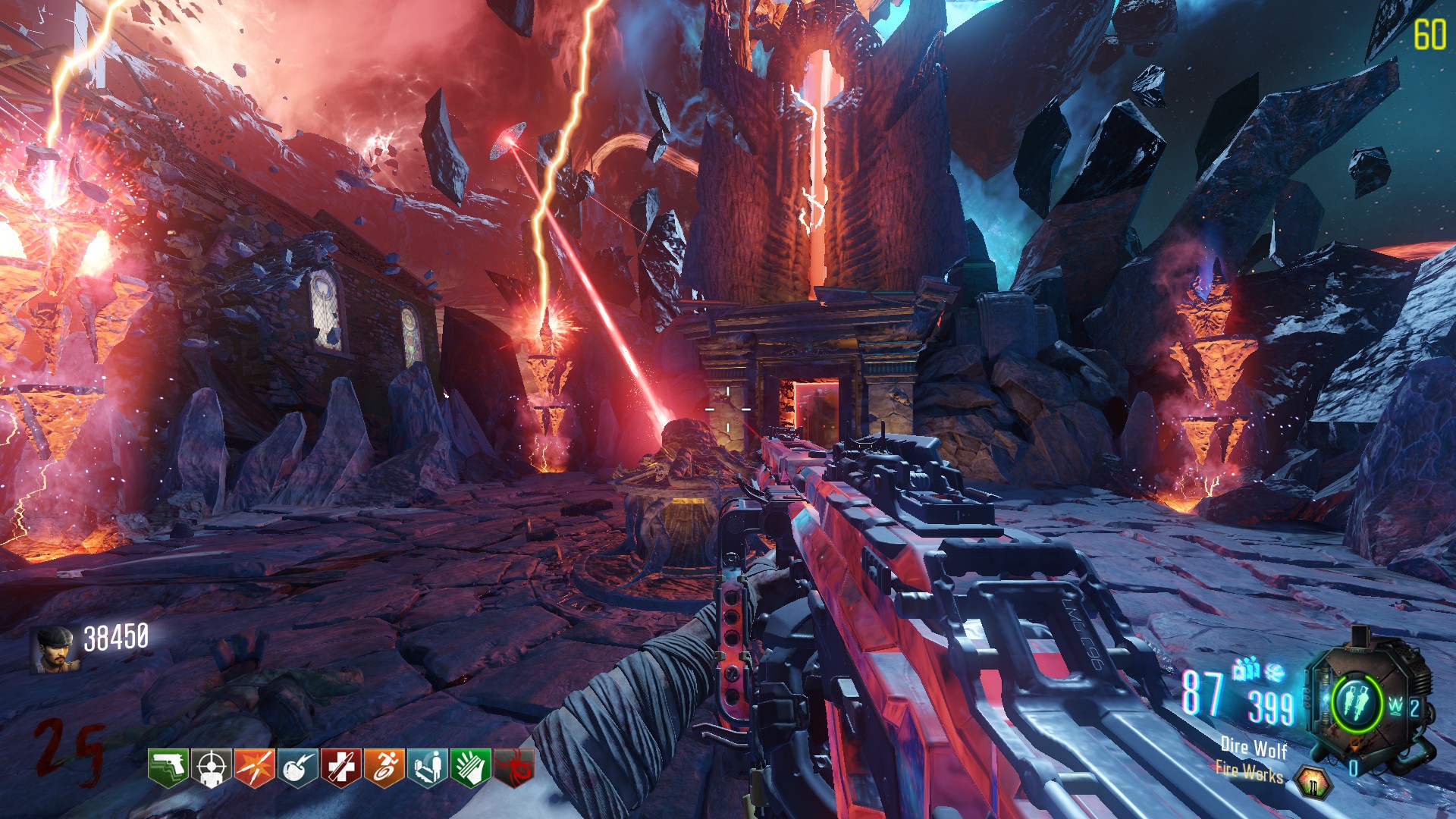Image resolution: width=1456 pixels, height=819 pixels.
Task: Select the Electric Cherry perk icon
Action: pos(298,767)
